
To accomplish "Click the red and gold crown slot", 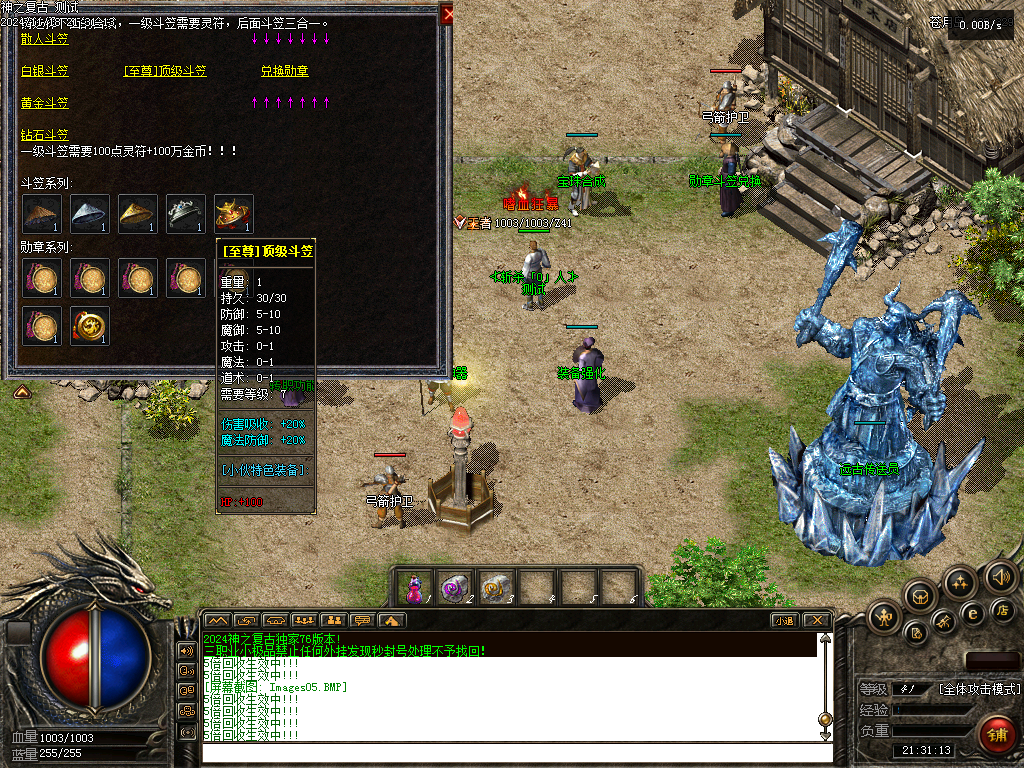I will click(233, 213).
